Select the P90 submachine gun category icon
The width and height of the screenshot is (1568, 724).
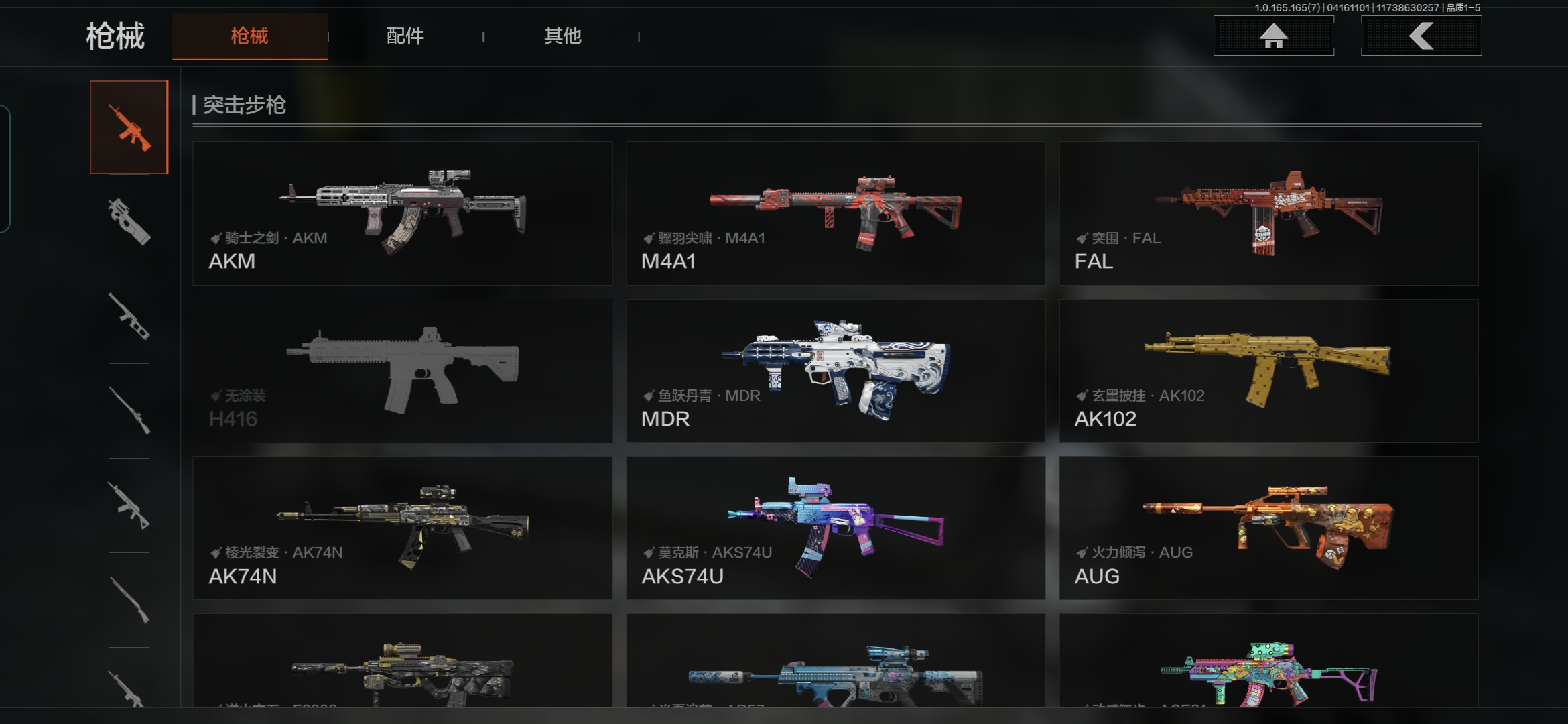[x=129, y=222]
